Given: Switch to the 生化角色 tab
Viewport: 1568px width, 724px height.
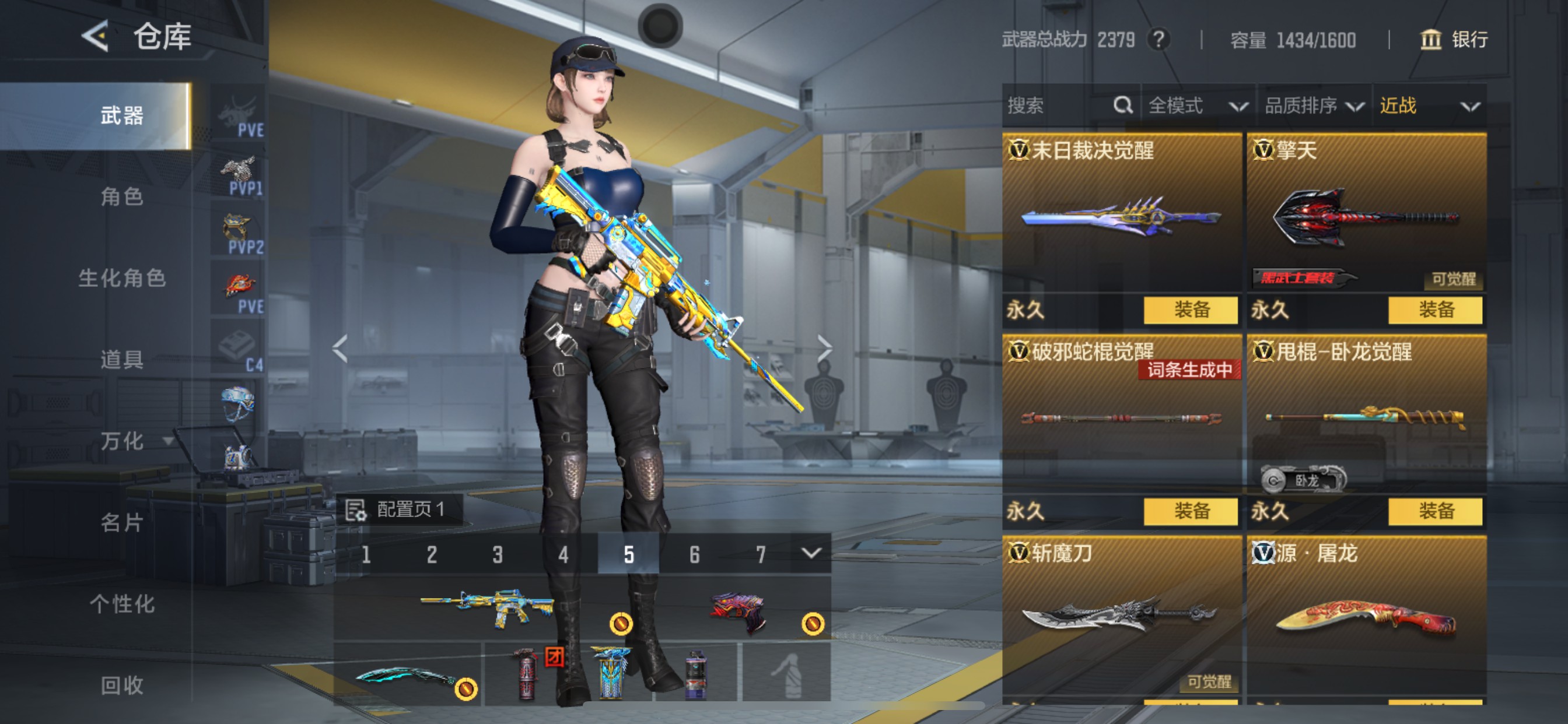Looking at the screenshot, I should [122, 278].
